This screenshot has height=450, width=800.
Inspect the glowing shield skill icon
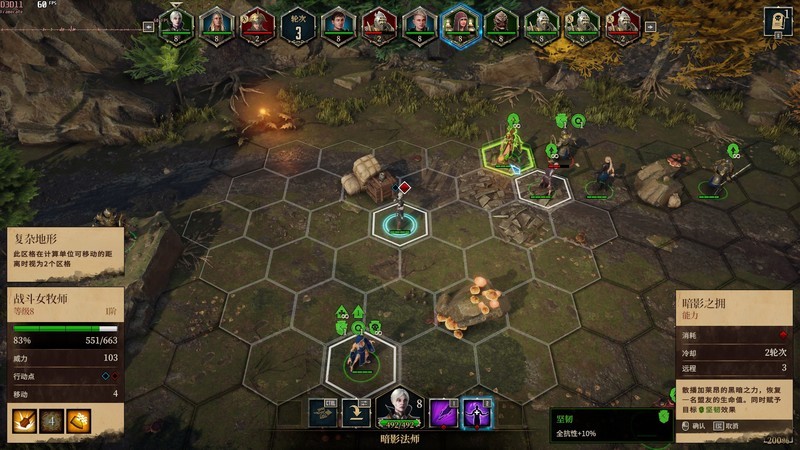[80, 422]
